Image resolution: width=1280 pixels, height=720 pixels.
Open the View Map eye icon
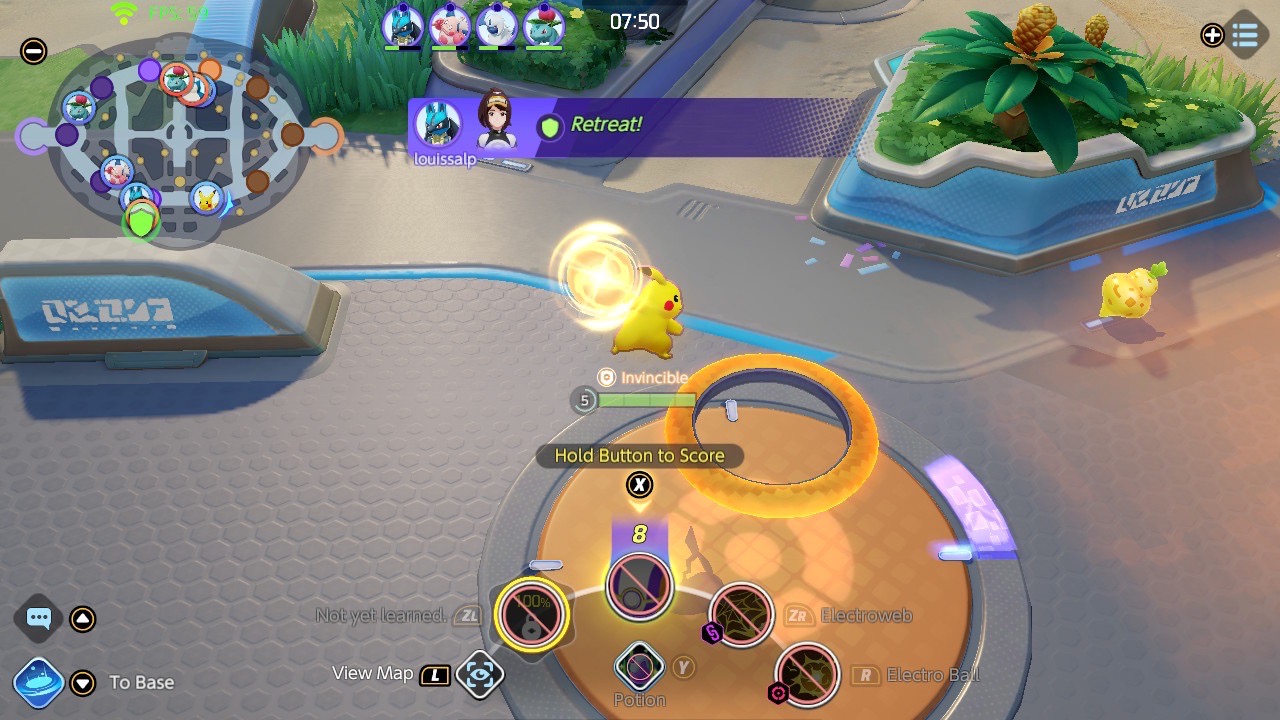[x=479, y=675]
